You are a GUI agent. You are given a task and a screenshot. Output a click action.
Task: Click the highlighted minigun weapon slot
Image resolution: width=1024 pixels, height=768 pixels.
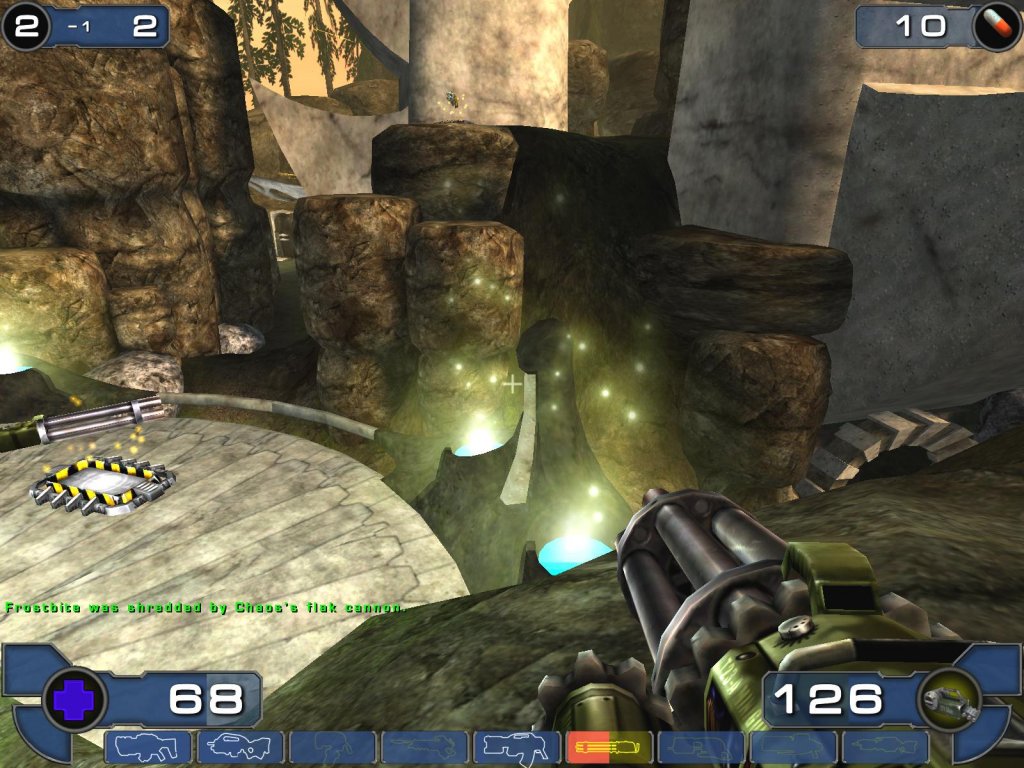point(608,747)
